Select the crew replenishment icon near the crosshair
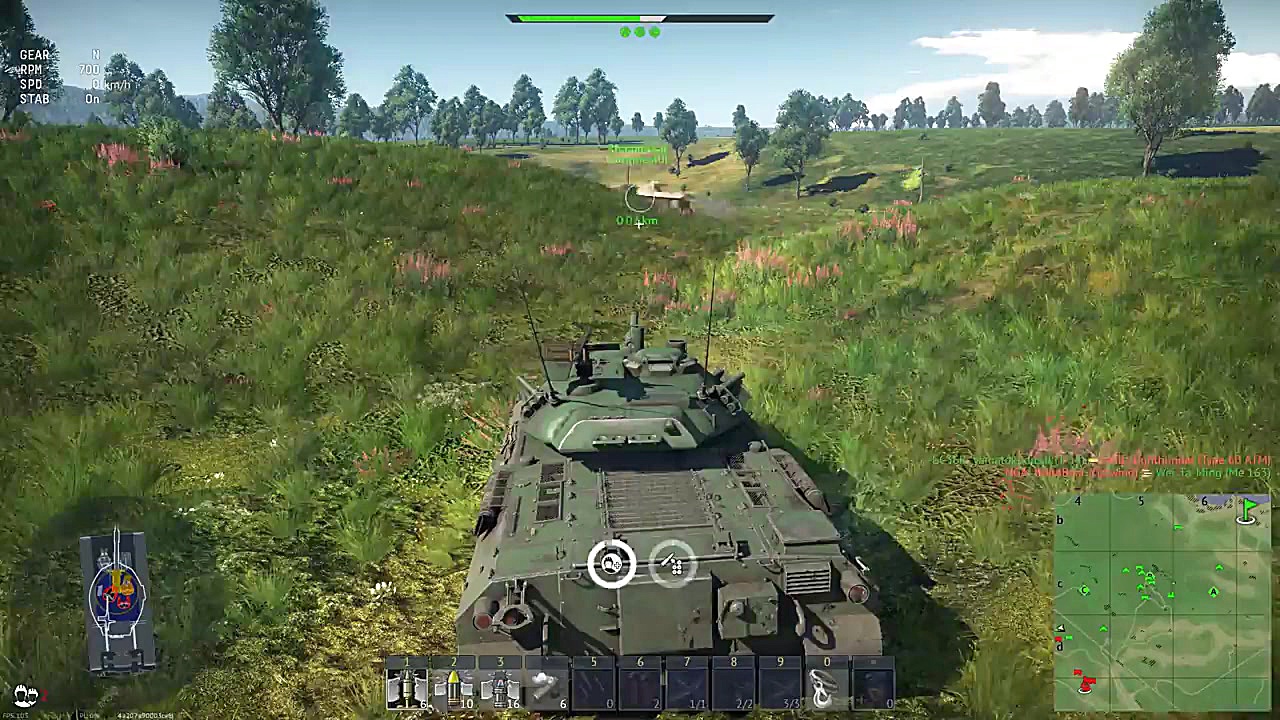The width and height of the screenshot is (1280, 720). (612, 563)
